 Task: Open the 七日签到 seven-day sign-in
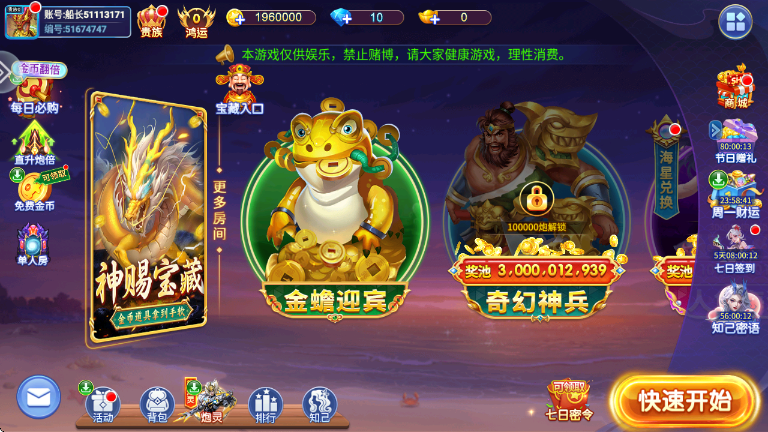[735, 245]
